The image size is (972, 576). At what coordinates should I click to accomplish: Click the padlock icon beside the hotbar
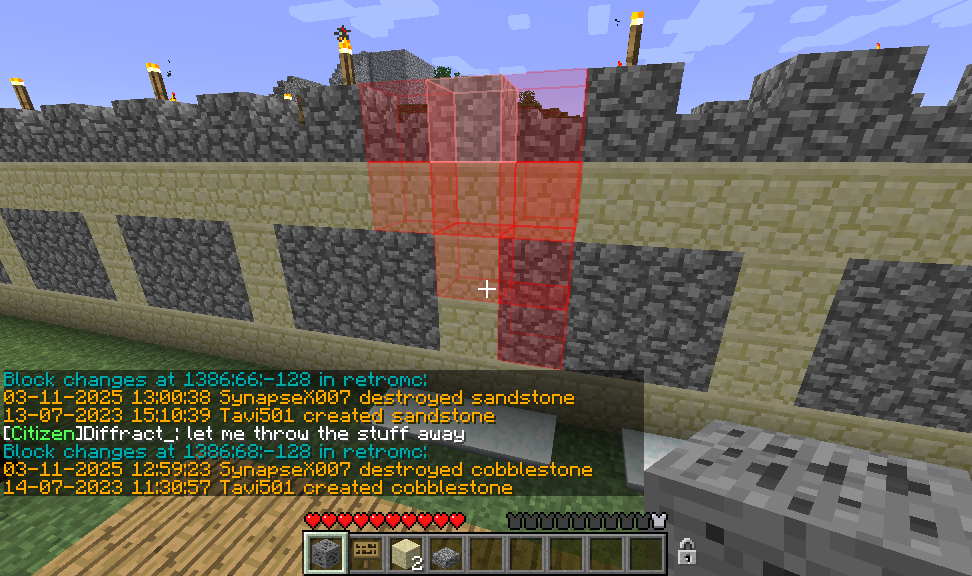[x=687, y=550]
